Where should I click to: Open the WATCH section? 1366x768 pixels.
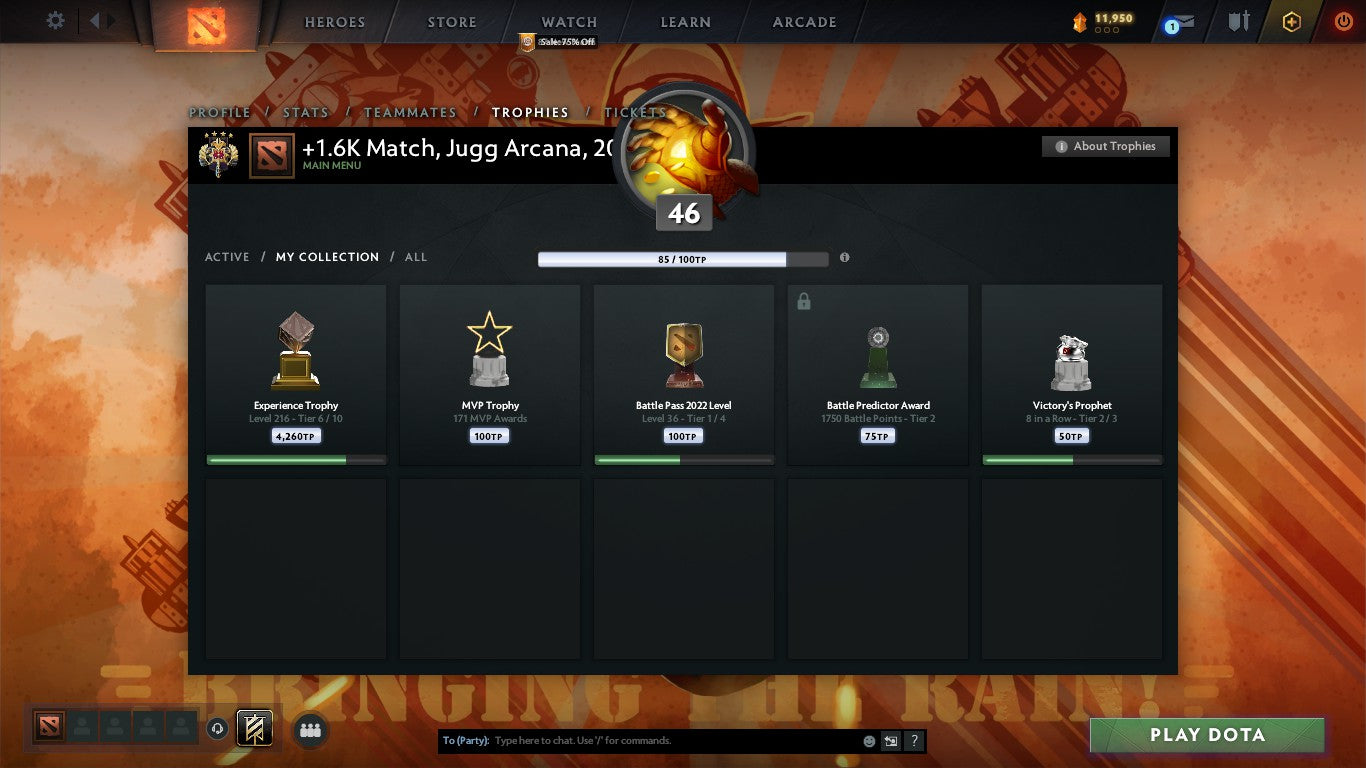coord(568,22)
